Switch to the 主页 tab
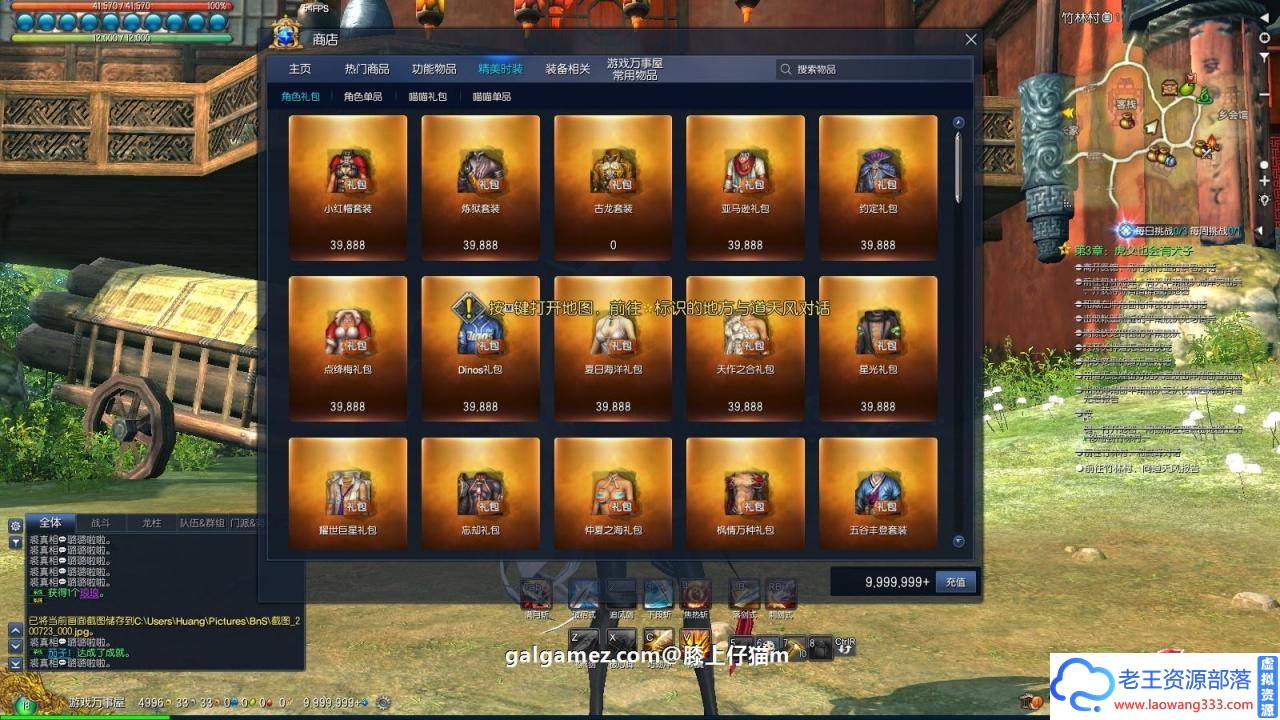The height and width of the screenshot is (720, 1280). tap(300, 69)
